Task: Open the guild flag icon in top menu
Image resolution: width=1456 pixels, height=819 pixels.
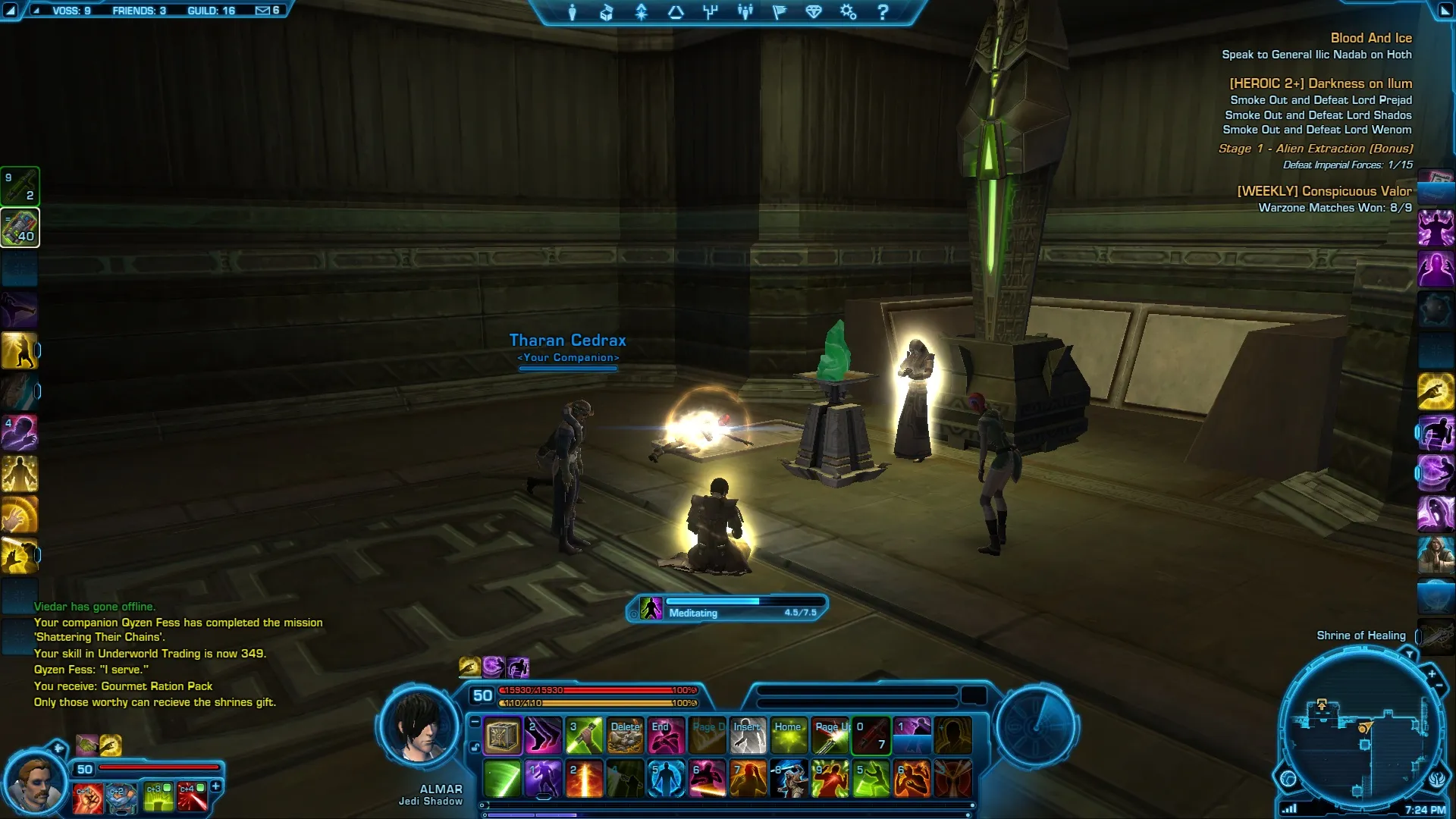Action: pyautogui.click(x=779, y=12)
